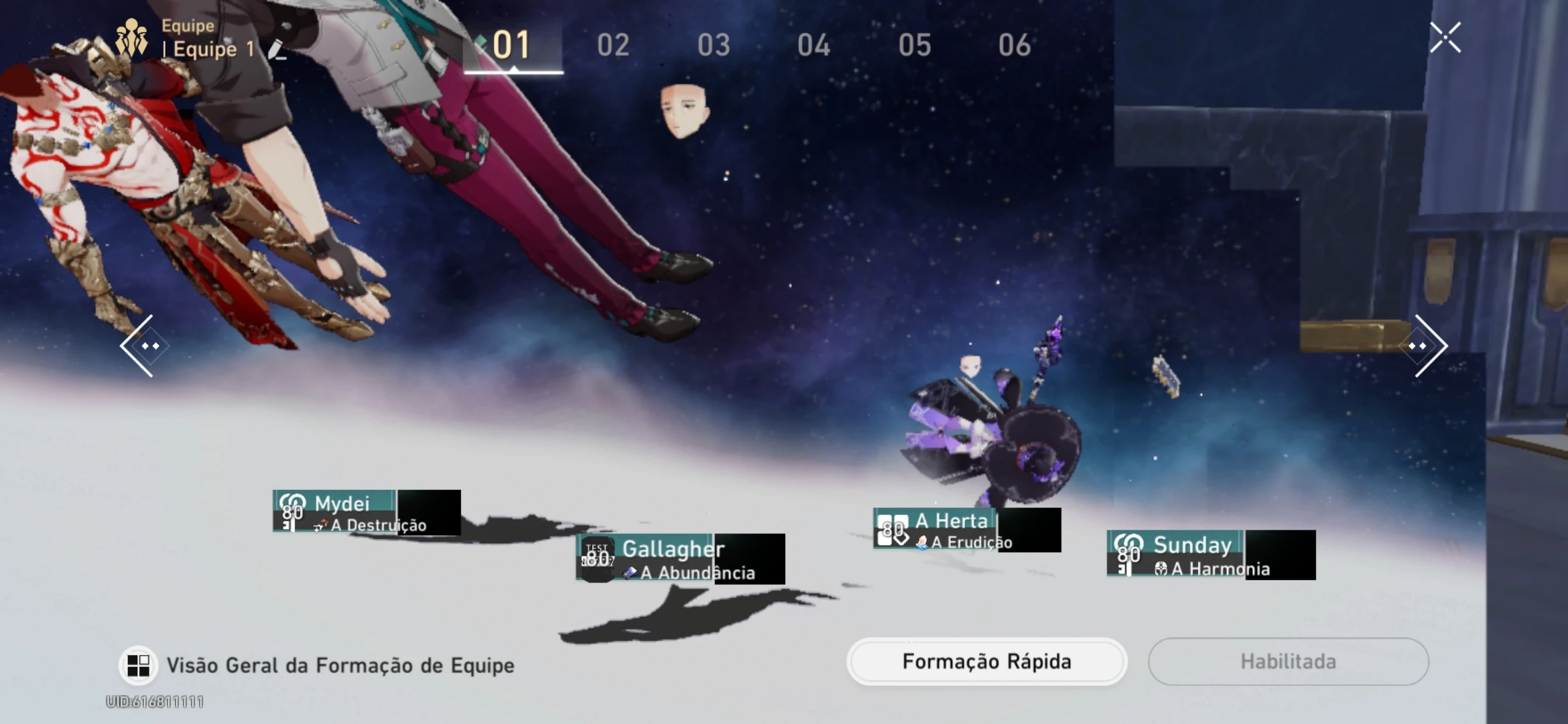Click the Abundância path icon beside Gallagher
The height and width of the screenshot is (724, 1568).
[x=630, y=574]
